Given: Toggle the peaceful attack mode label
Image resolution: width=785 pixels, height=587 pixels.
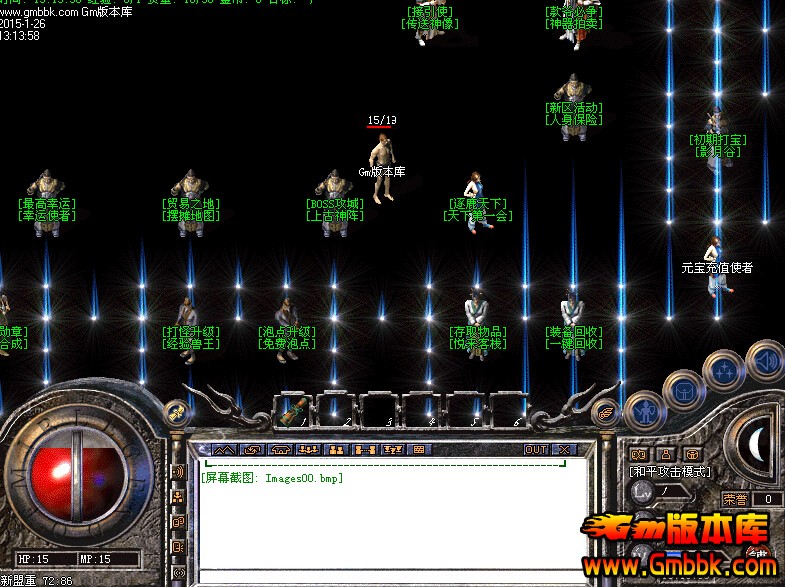Looking at the screenshot, I should tap(670, 471).
